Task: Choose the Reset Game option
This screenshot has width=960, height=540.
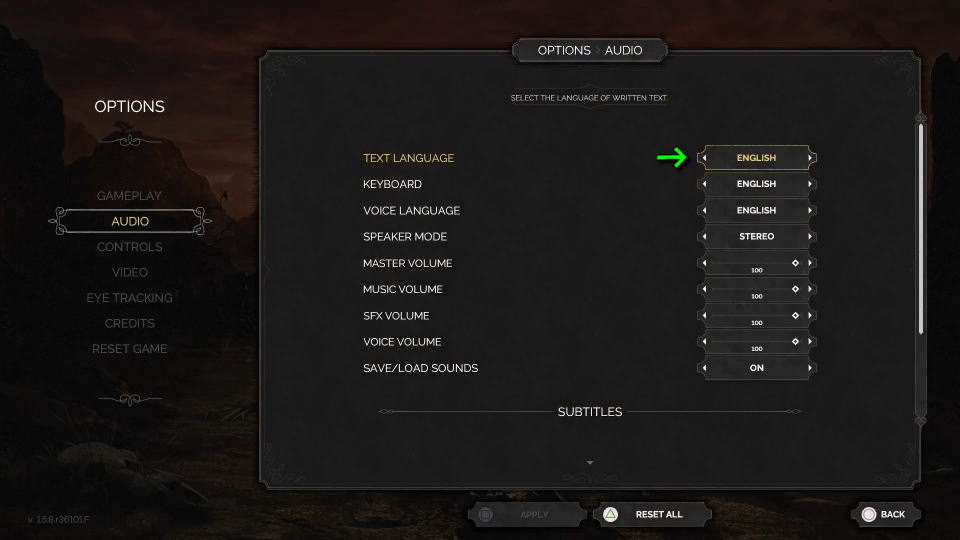Action: (129, 349)
